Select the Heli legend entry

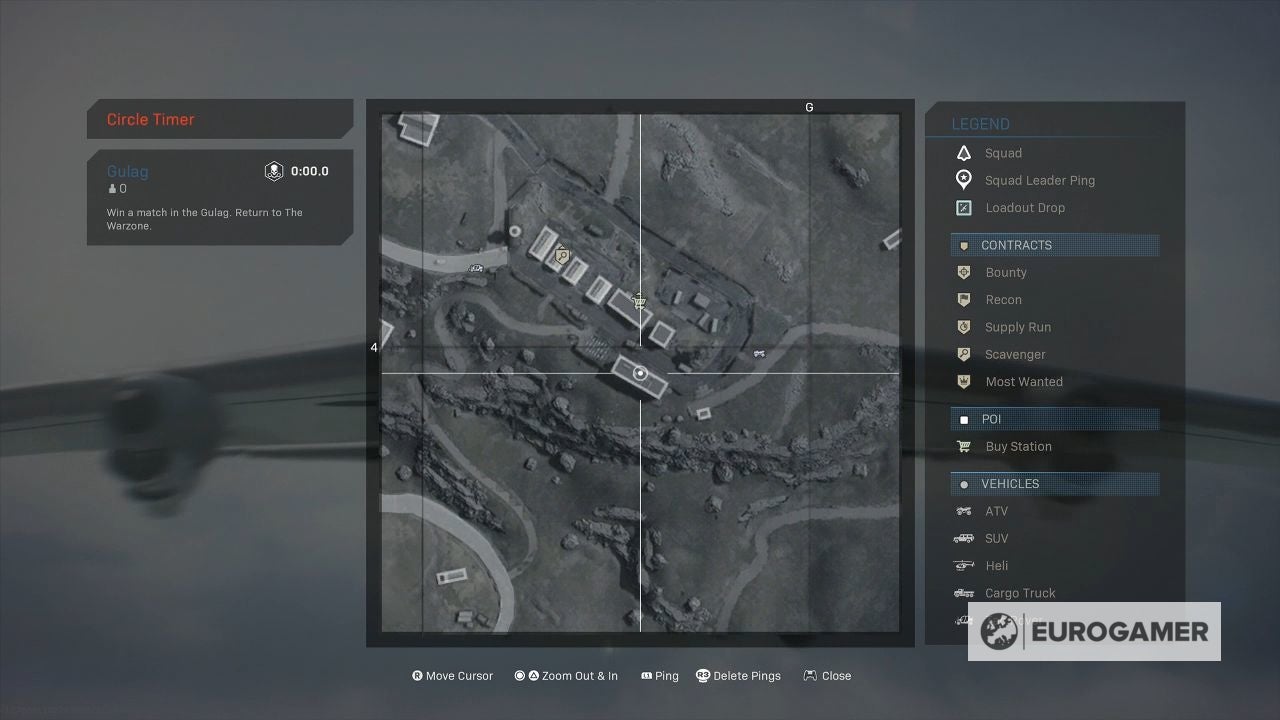point(996,566)
